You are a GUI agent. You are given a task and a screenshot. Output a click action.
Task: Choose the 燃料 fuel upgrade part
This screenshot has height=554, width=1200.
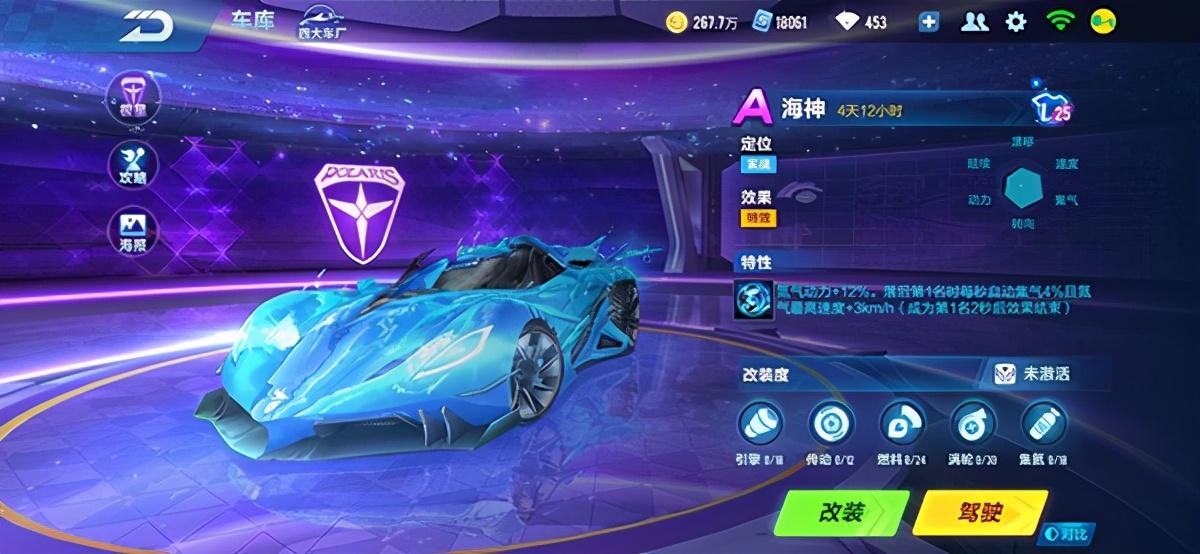pyautogui.click(x=897, y=423)
